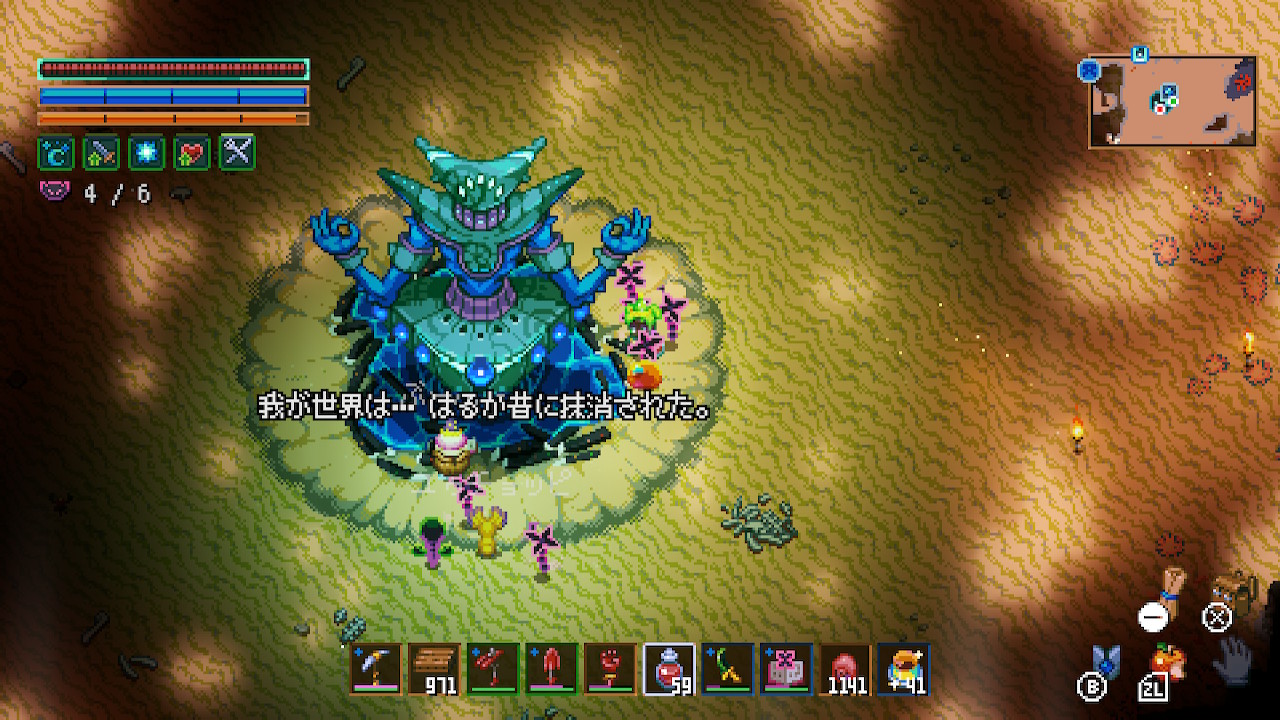The height and width of the screenshot is (720, 1280).
Task: Click the blue round marker on minimap edge
Action: [x=1089, y=70]
